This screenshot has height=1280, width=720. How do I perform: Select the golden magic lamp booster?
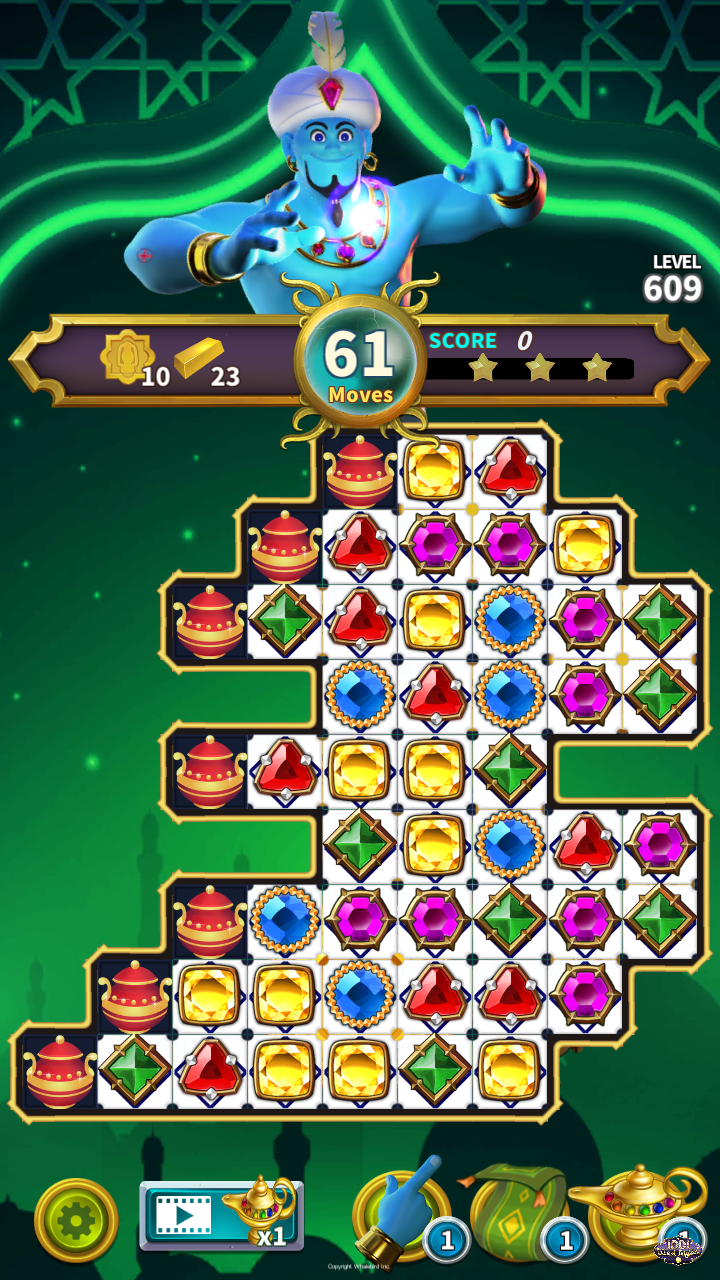tap(634, 1212)
